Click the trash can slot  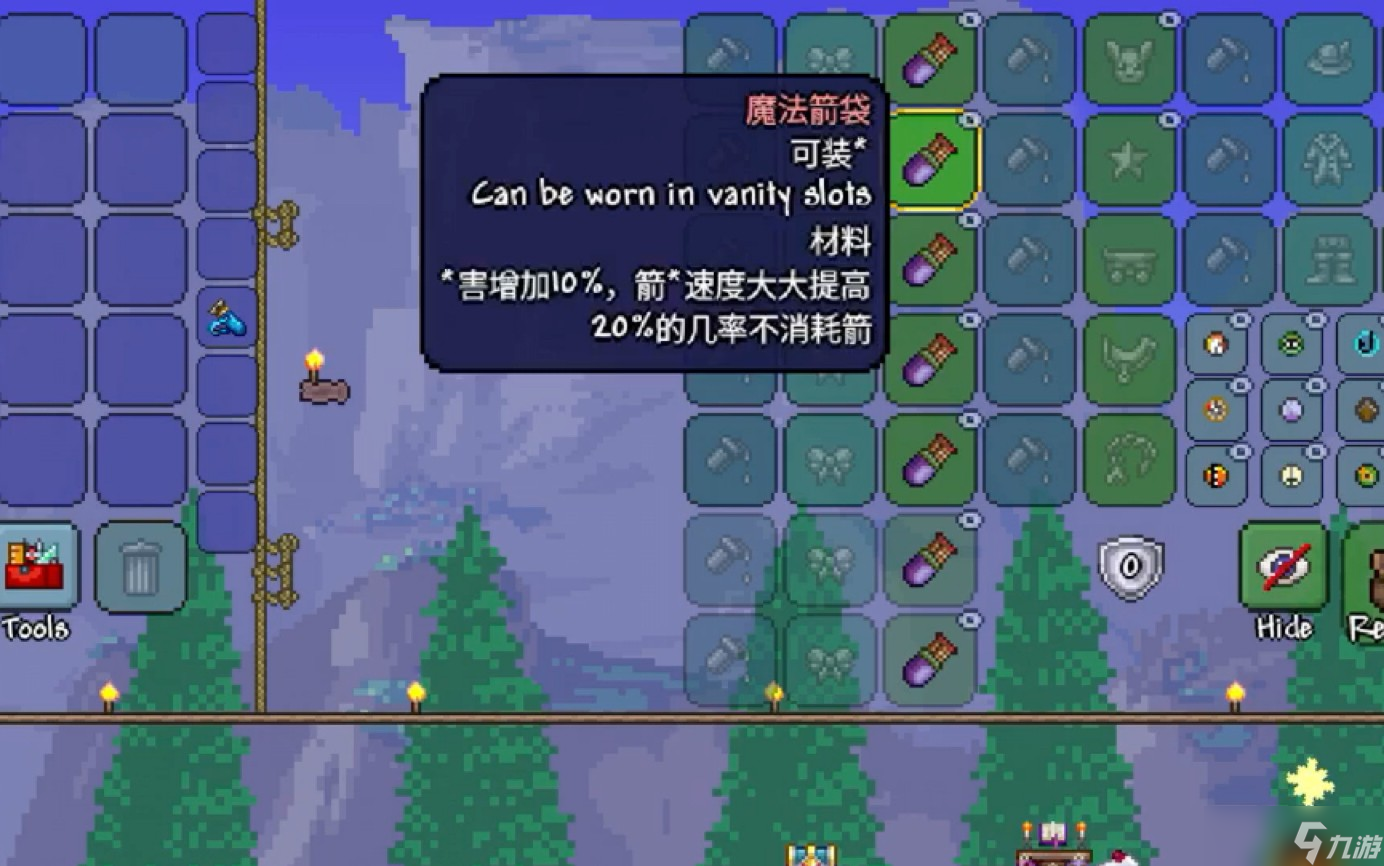click(x=141, y=567)
